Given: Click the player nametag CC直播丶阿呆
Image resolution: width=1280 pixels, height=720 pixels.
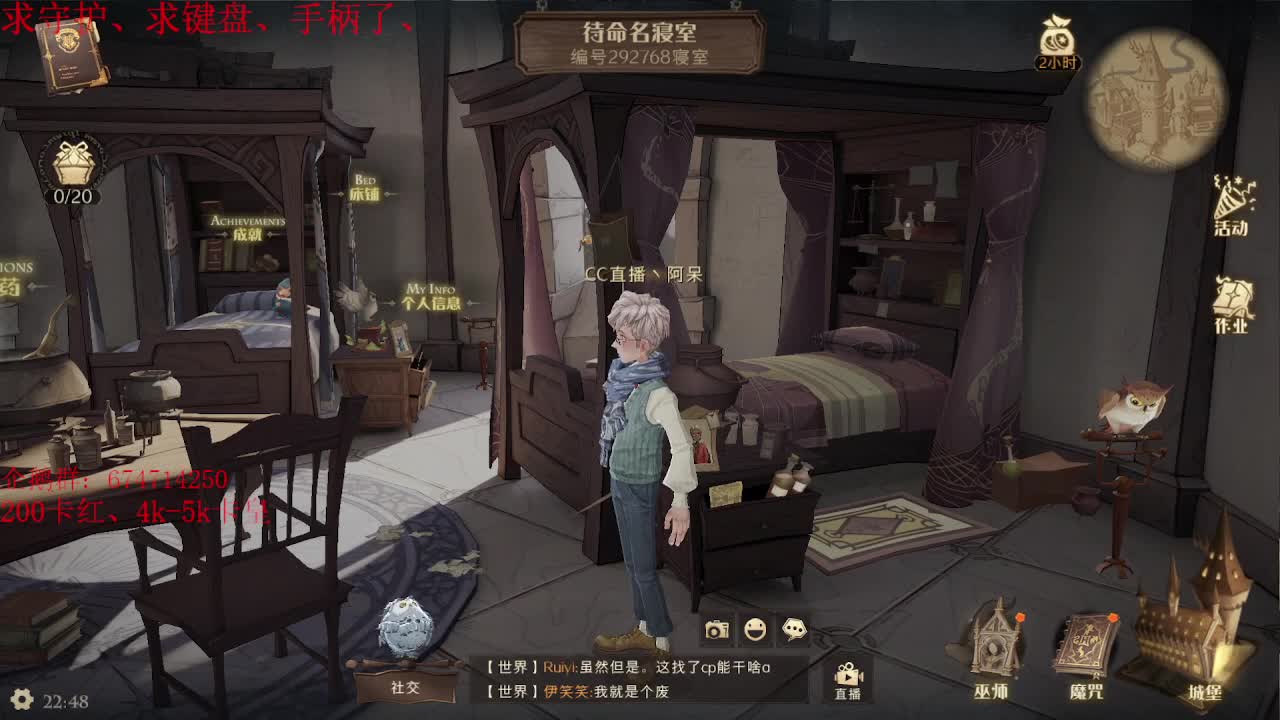Looking at the screenshot, I should [x=646, y=271].
